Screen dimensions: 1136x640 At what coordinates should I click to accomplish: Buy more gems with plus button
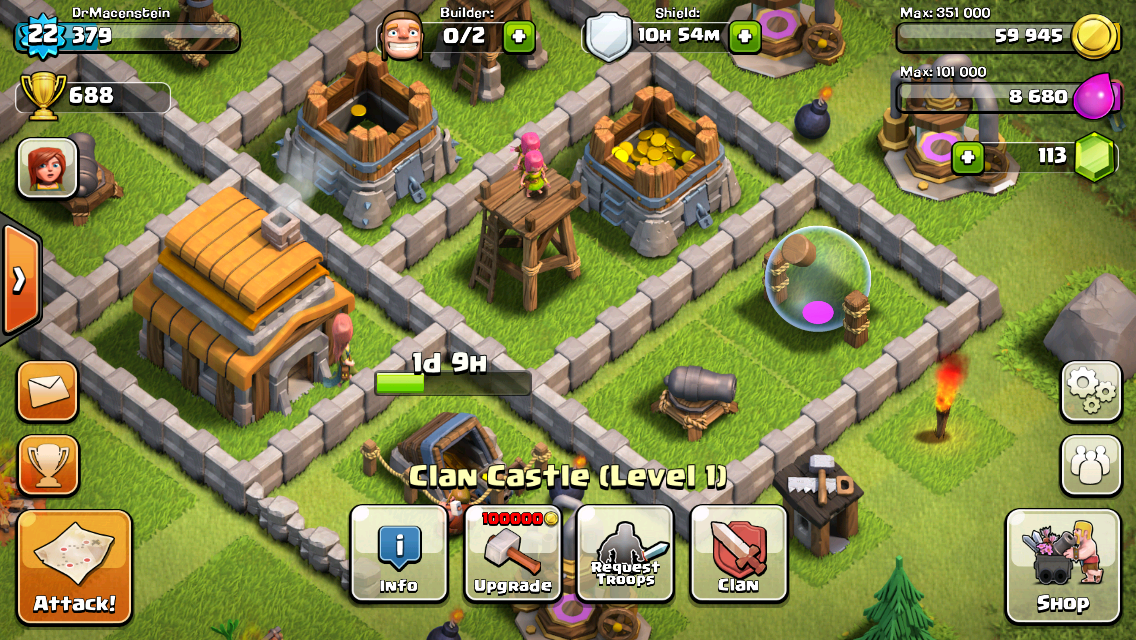(967, 157)
